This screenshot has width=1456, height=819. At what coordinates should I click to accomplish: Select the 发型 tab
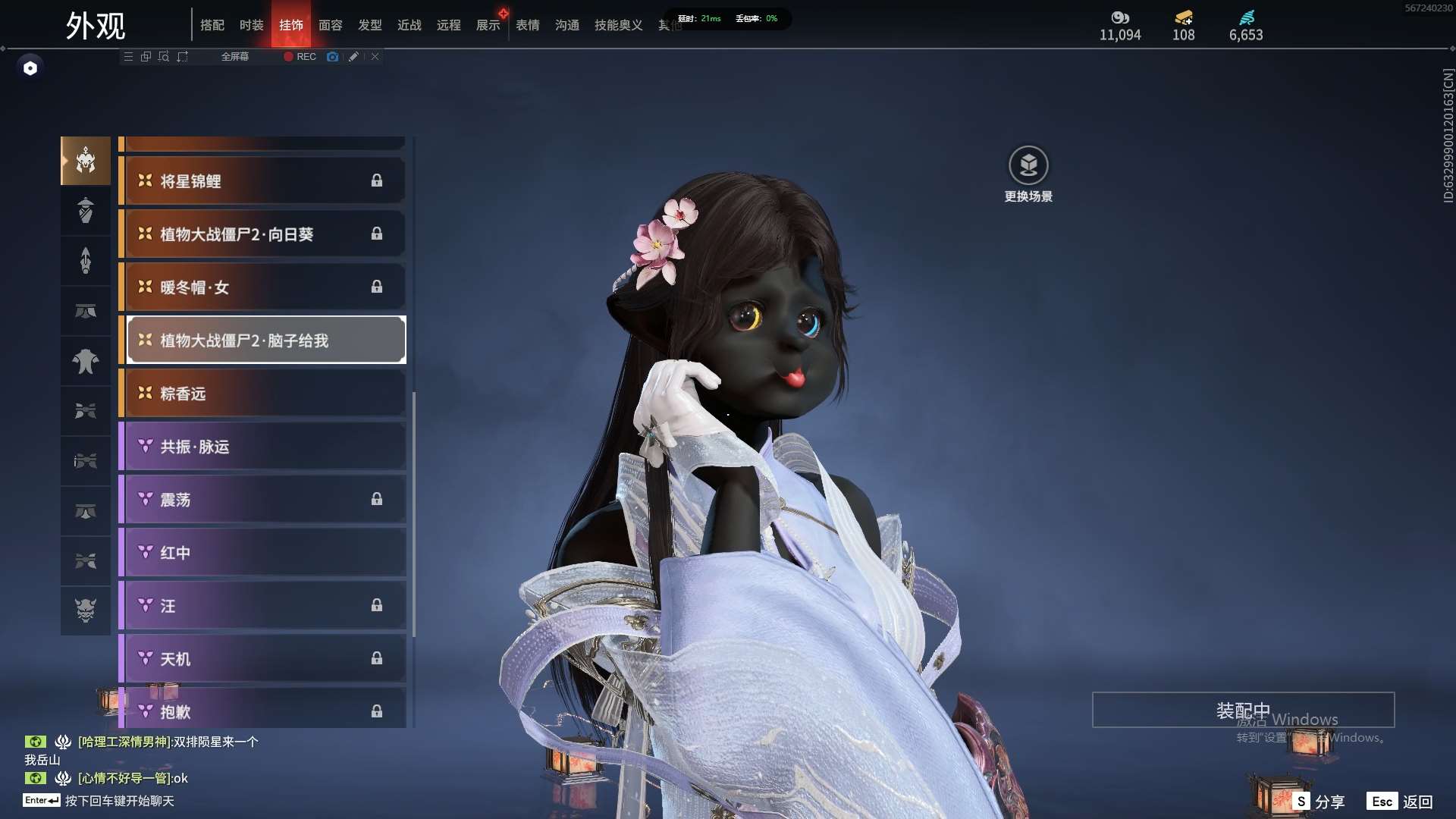369,25
